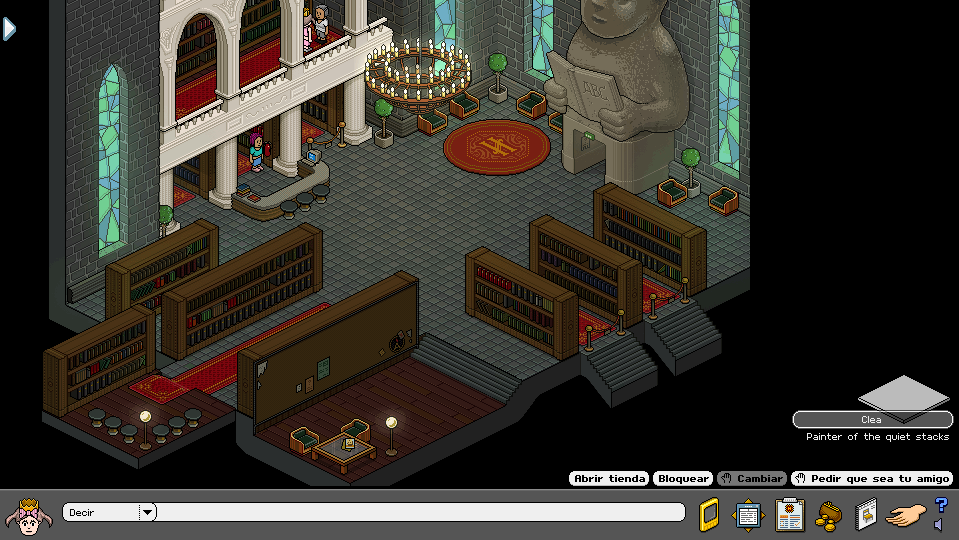This screenshot has height=540, width=959.
Task: Open the clipboard events icon
Action: click(790, 514)
